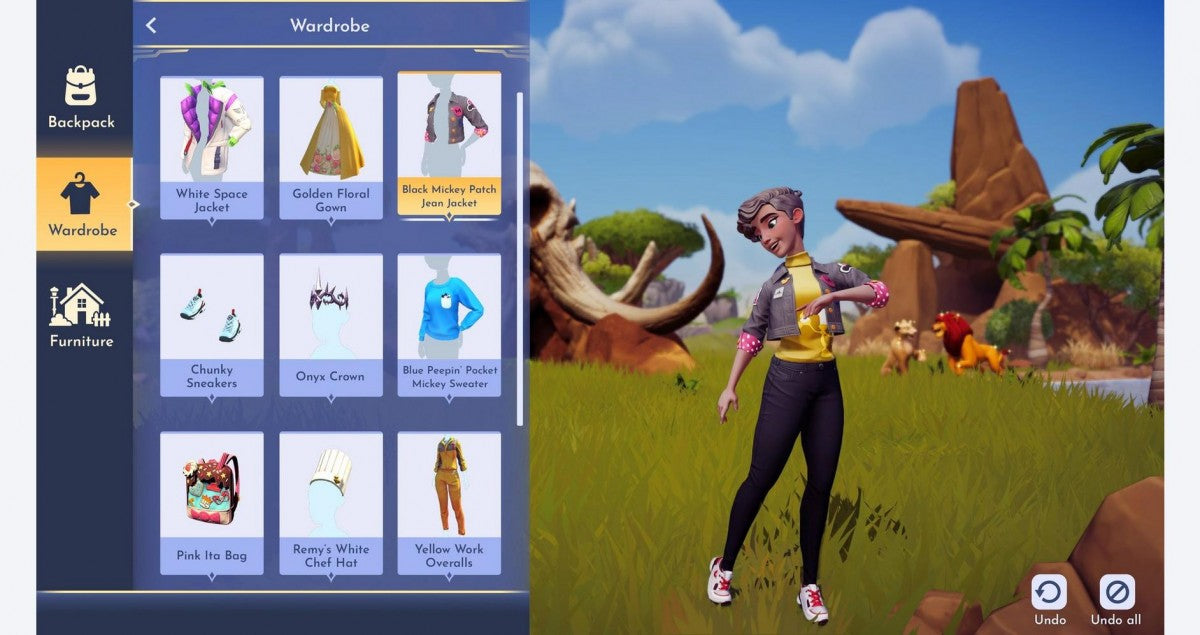The height and width of the screenshot is (635, 1200).
Task: Choose the Blue Peepin' Pocket Mickey Sweater
Action: pos(449,325)
